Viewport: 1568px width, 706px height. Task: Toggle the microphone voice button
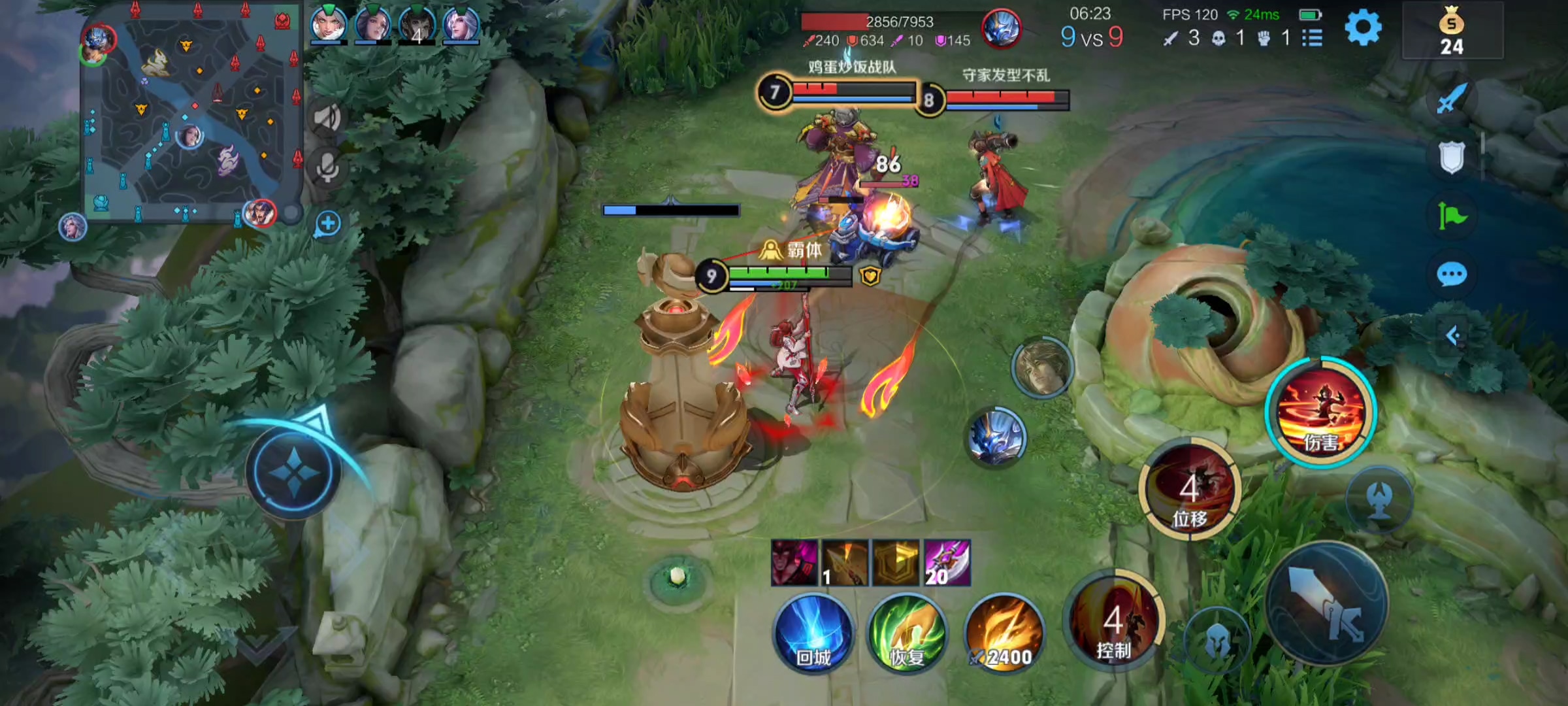point(327,167)
